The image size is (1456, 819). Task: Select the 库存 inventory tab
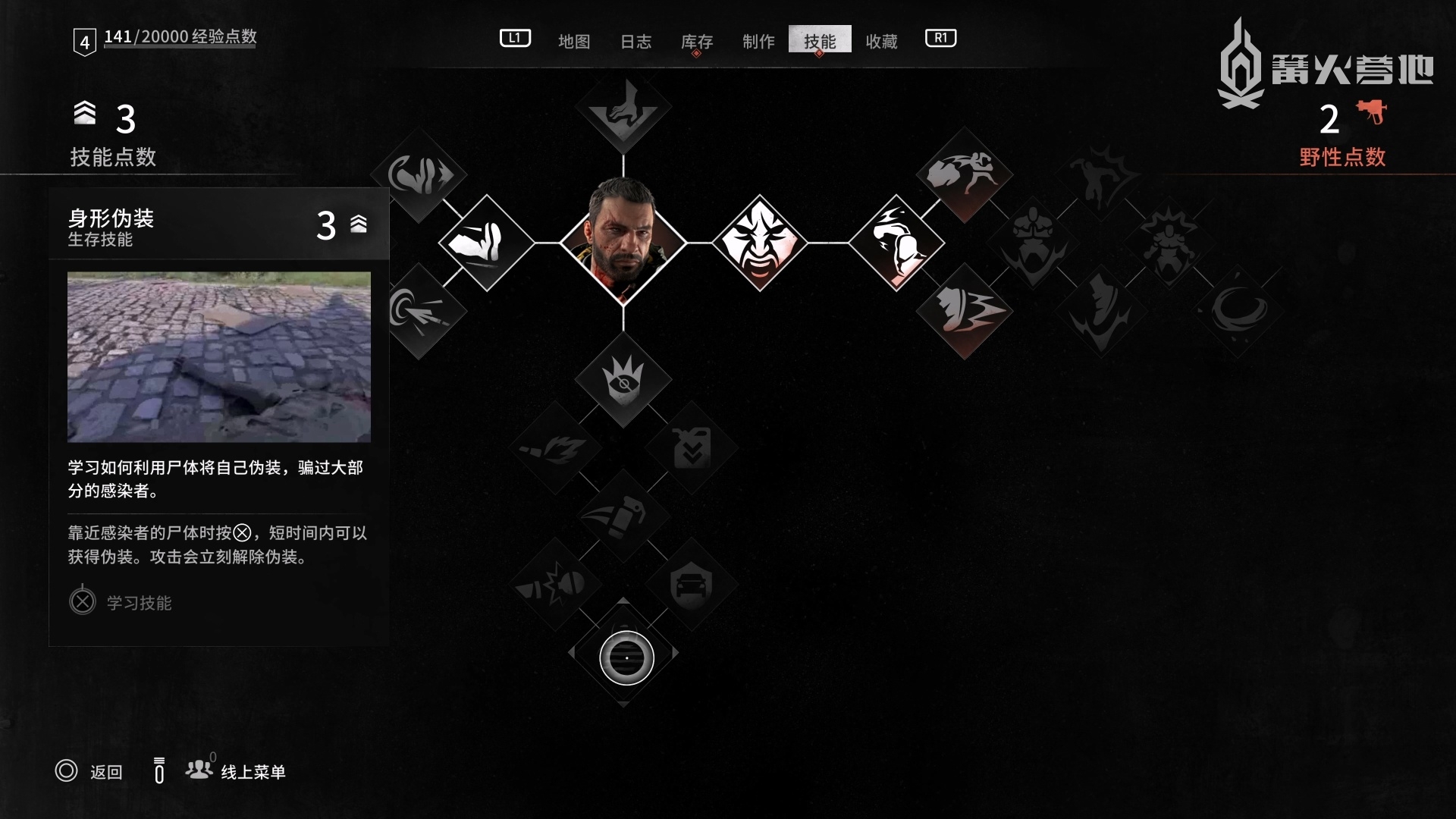pos(696,41)
